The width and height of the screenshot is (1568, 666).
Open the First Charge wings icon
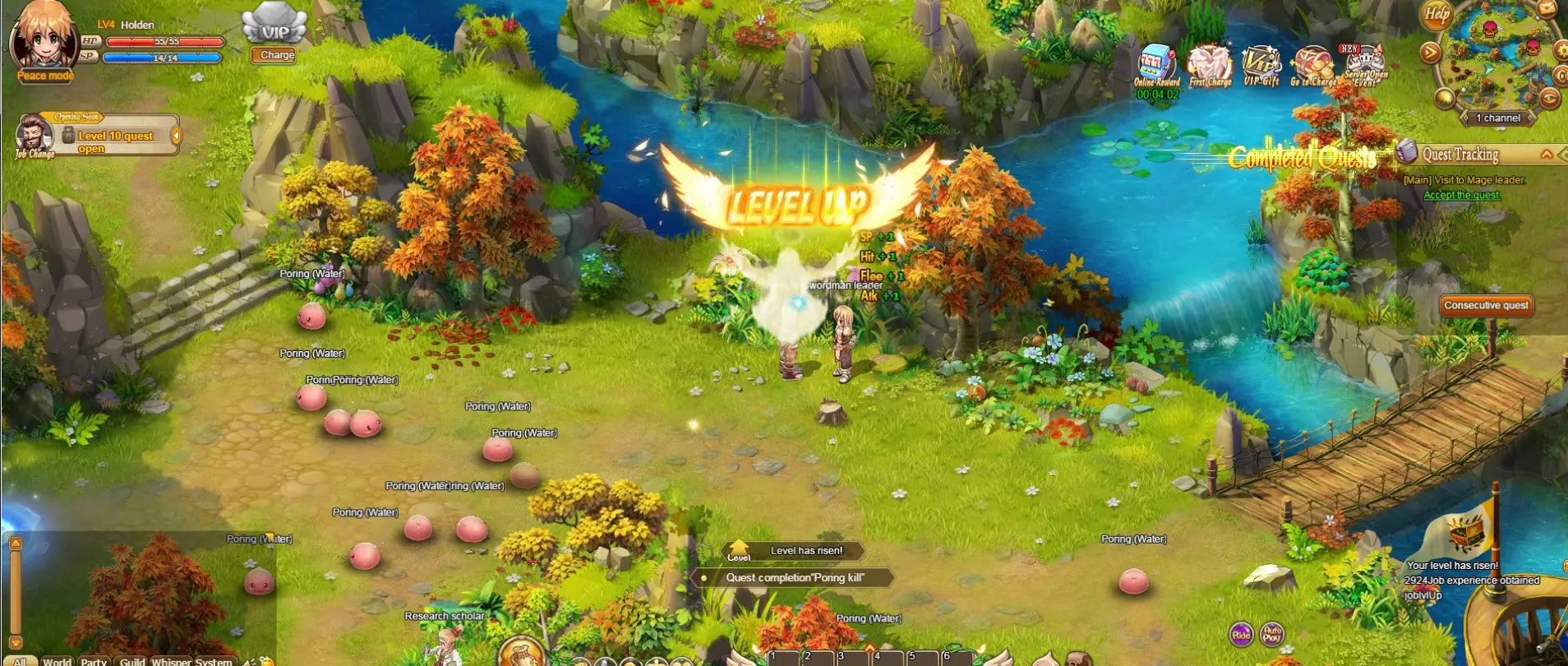pos(1210,64)
